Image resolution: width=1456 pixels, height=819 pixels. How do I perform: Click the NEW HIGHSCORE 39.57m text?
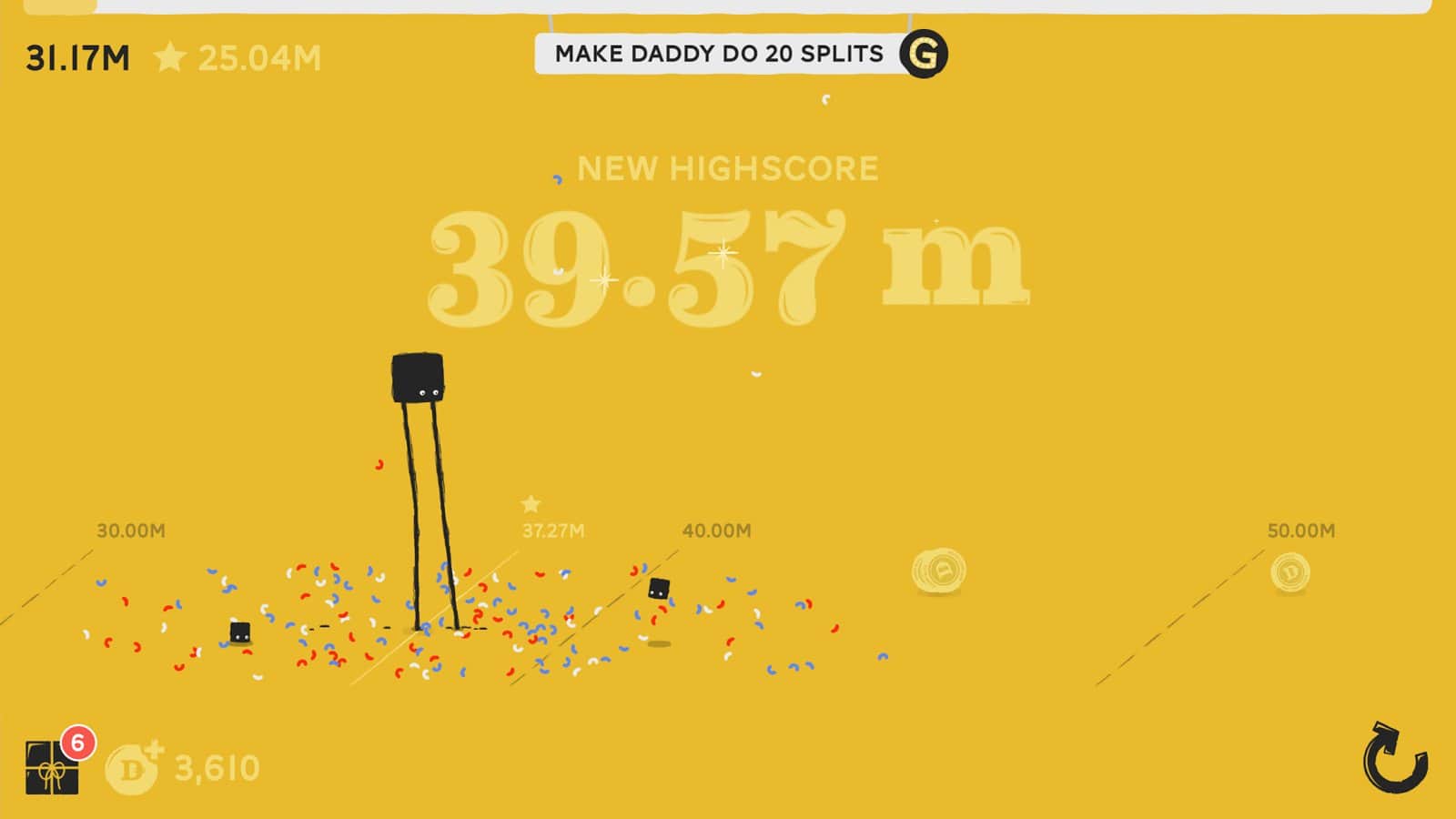click(728, 255)
